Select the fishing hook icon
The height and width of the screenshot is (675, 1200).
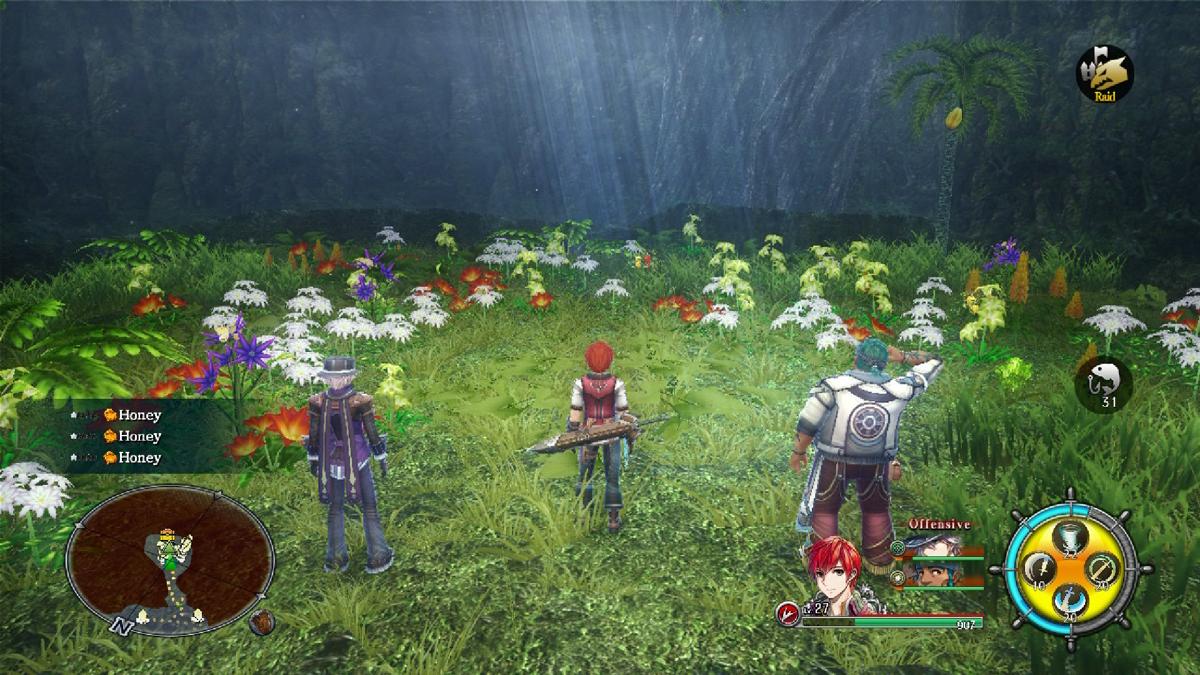(x=1103, y=383)
